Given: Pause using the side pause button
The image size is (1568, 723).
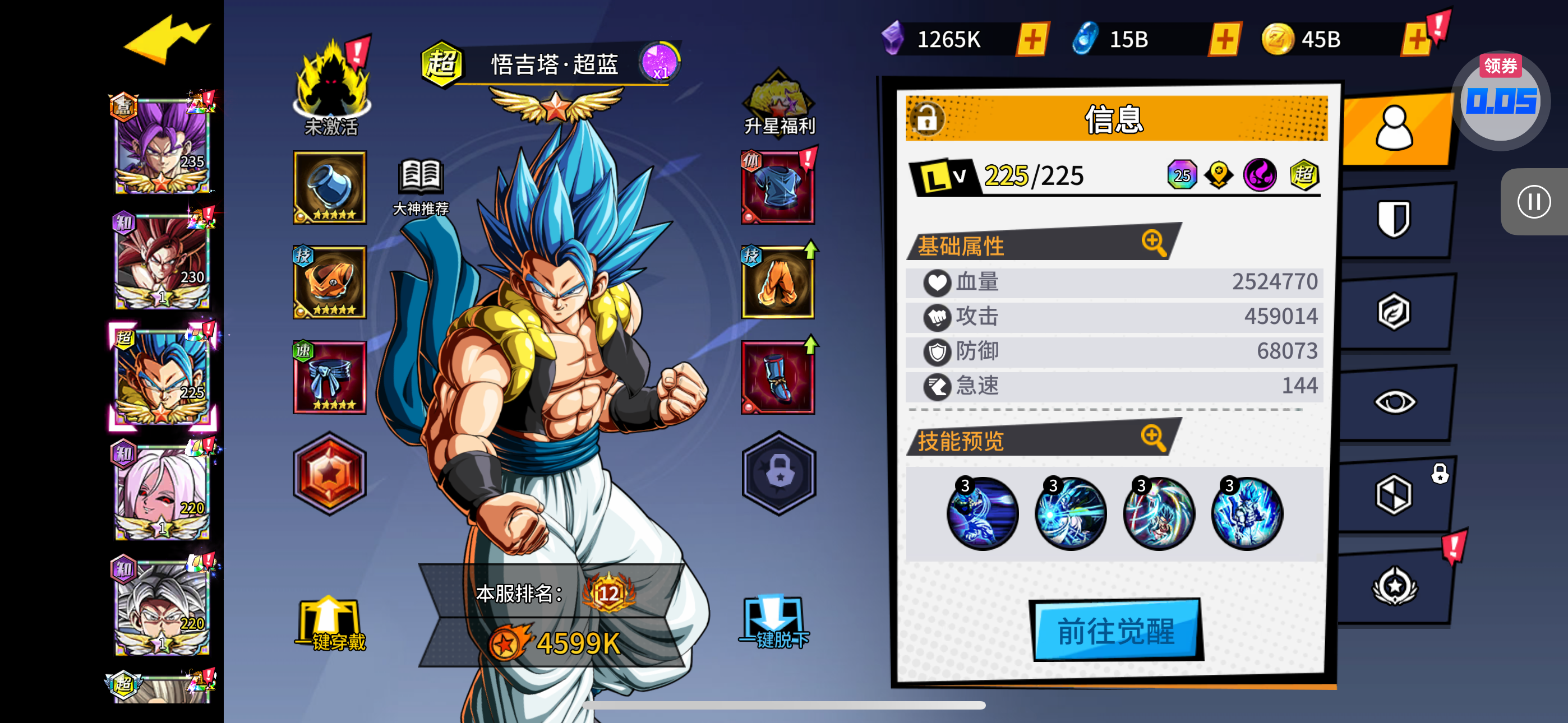Looking at the screenshot, I should (x=1533, y=201).
